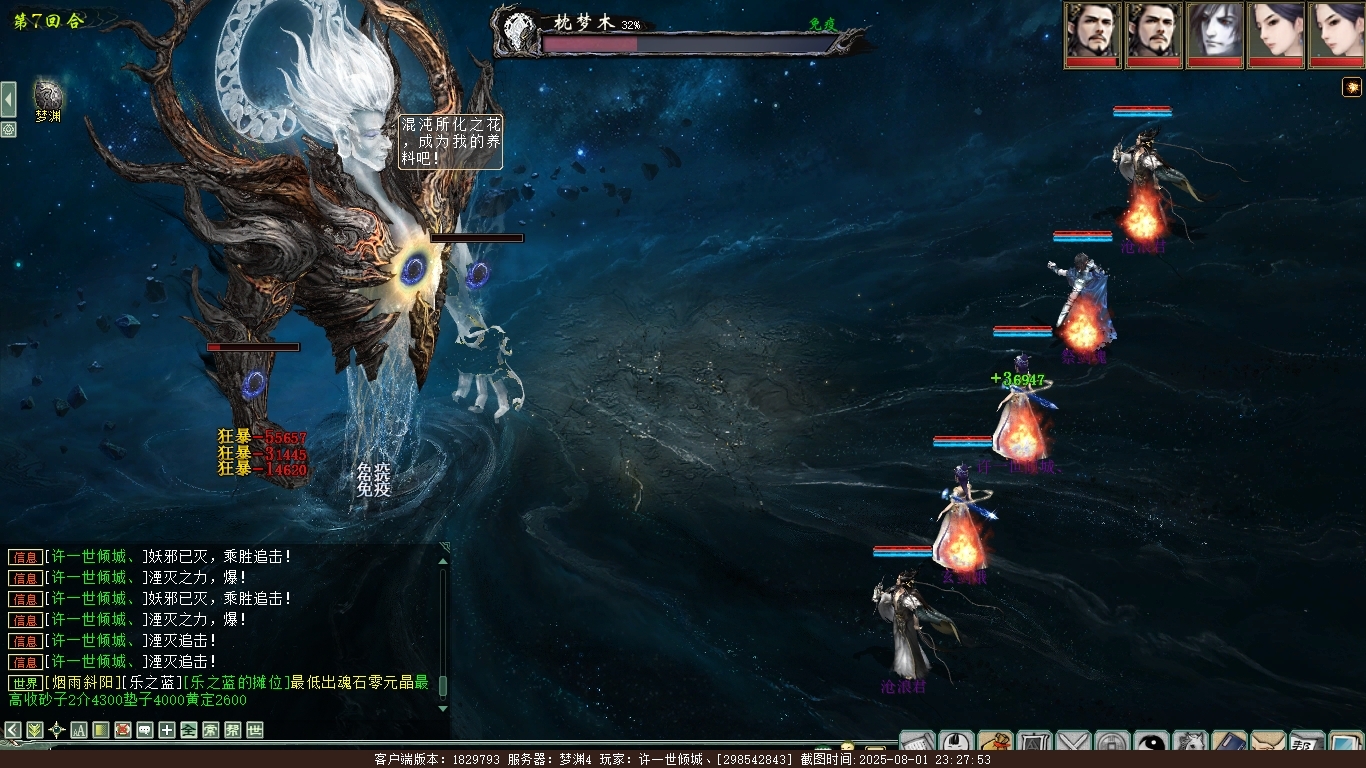Viewport: 1366px width, 768px height.
Task: Open the crossed swords combat icon
Action: (x=1073, y=743)
